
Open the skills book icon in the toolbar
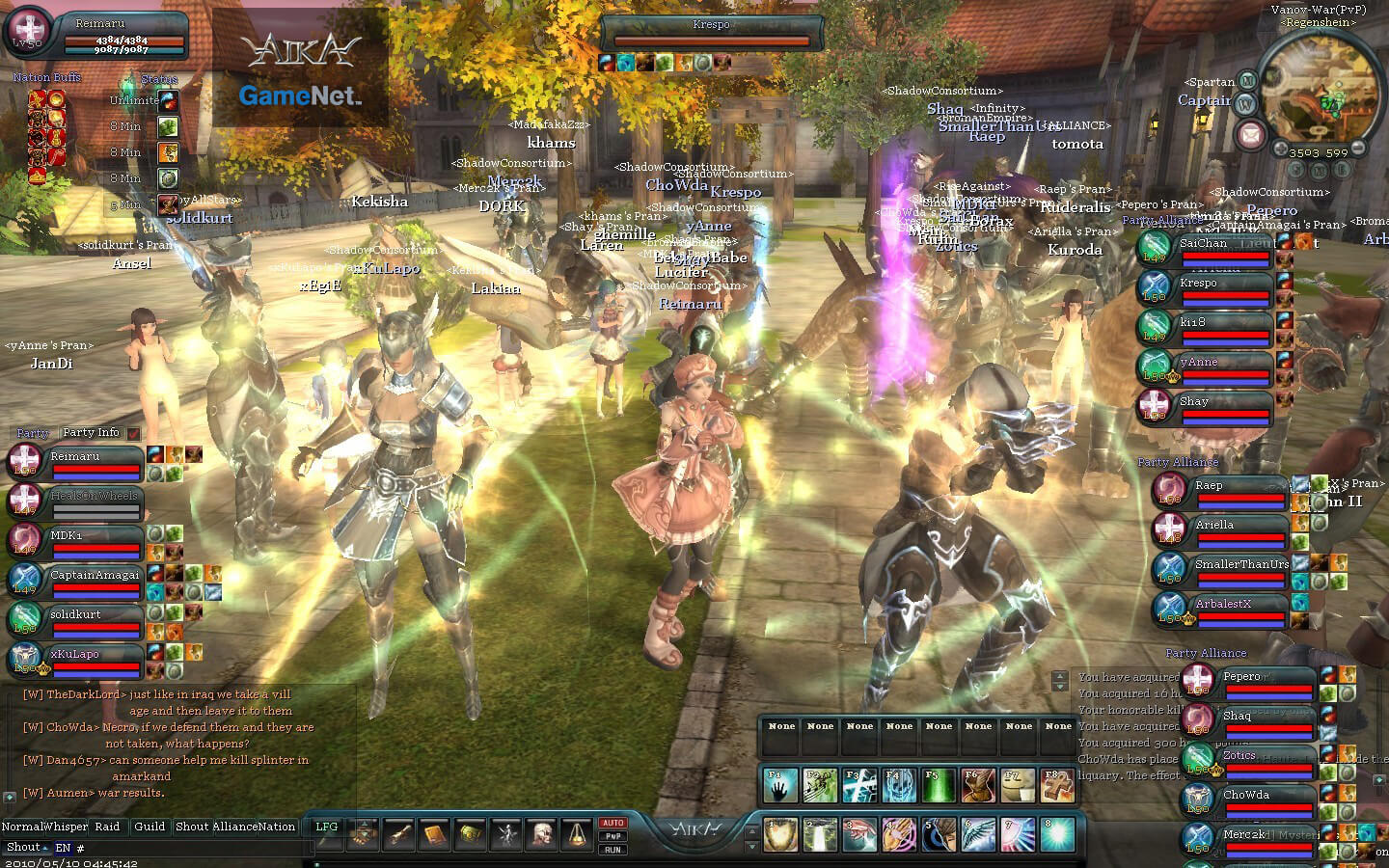tap(436, 833)
